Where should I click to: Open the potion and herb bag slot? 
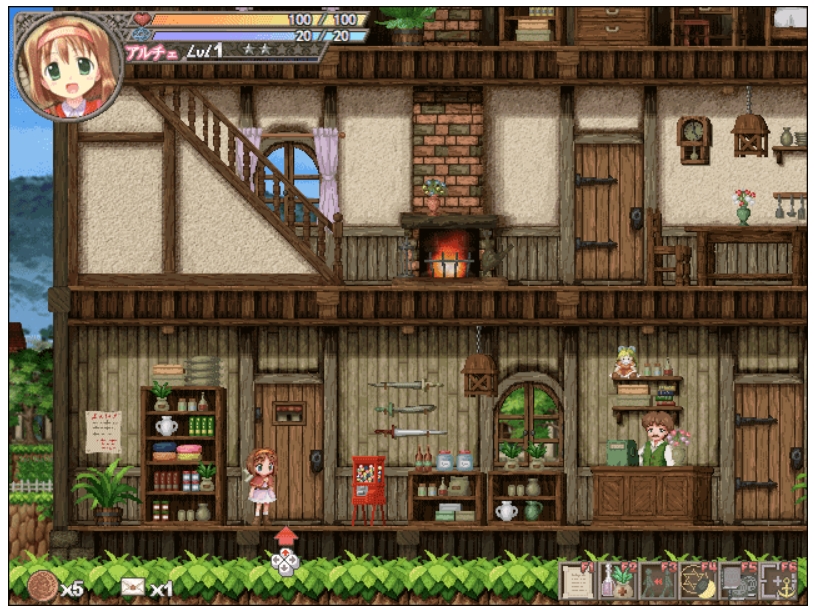[x=617, y=581]
